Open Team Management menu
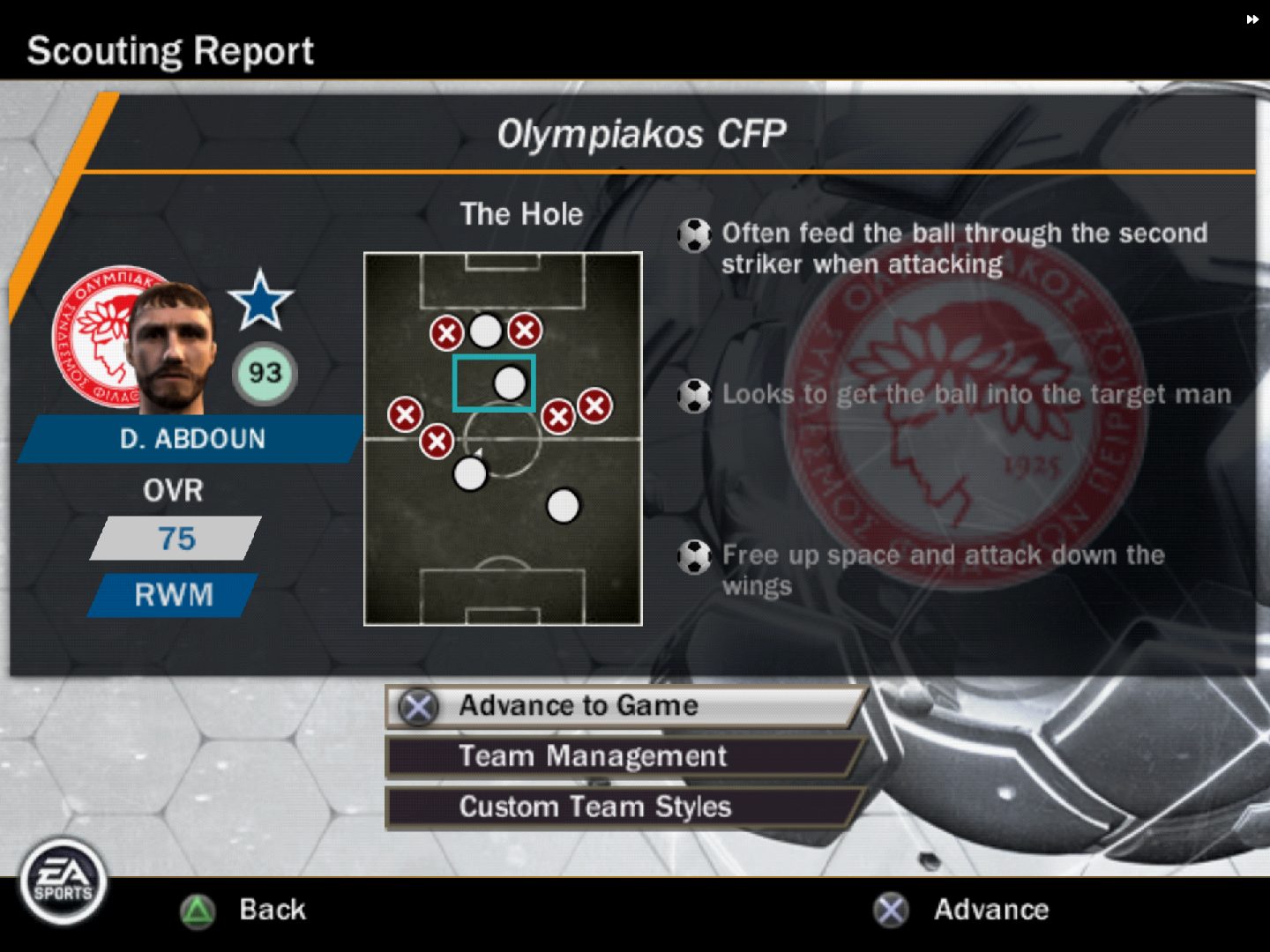Screen dimensions: 1270x952 click(623, 756)
